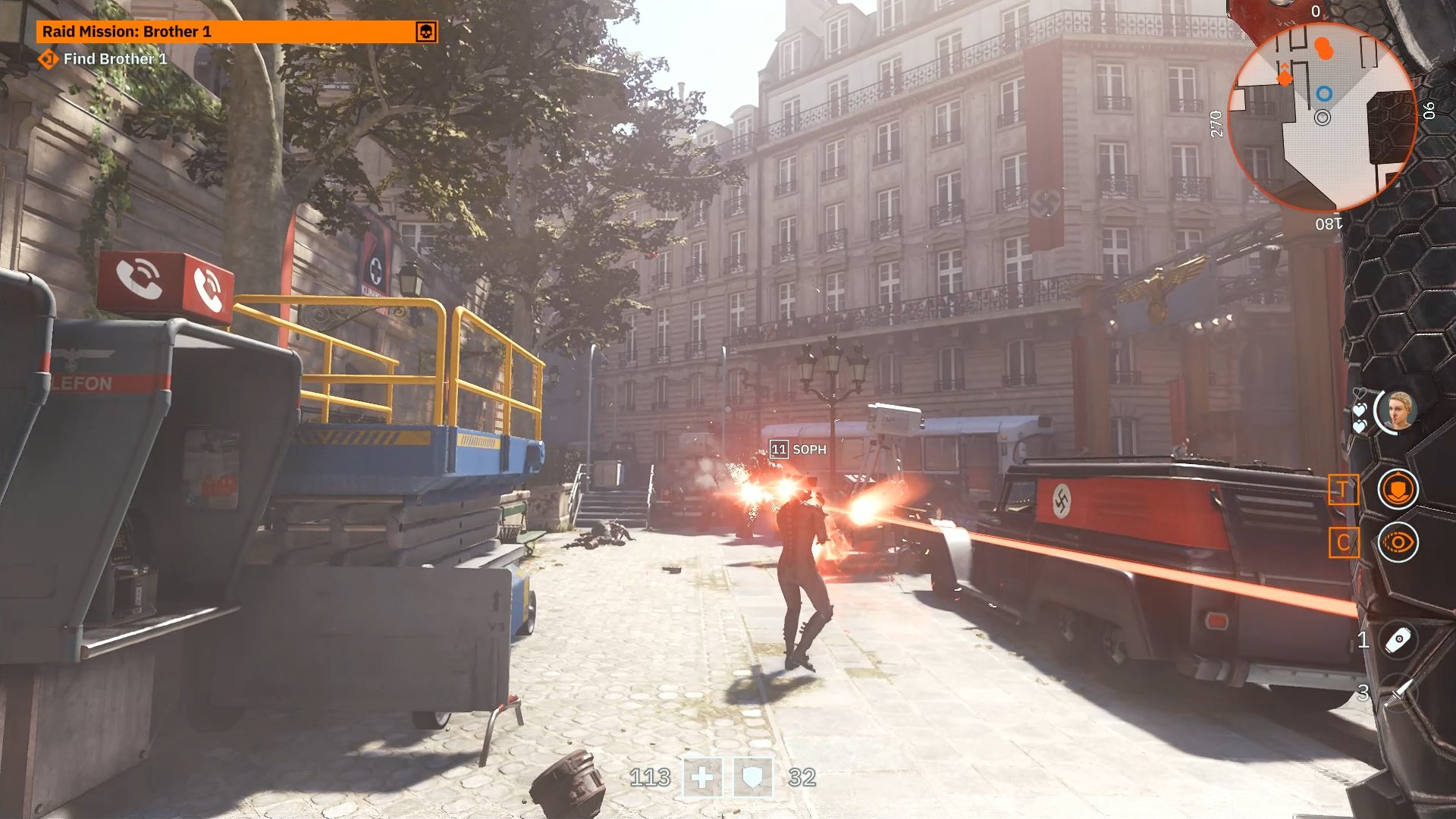Click the Raid Mission: Brother 1 banner
The image size is (1456, 819).
tap(227, 32)
